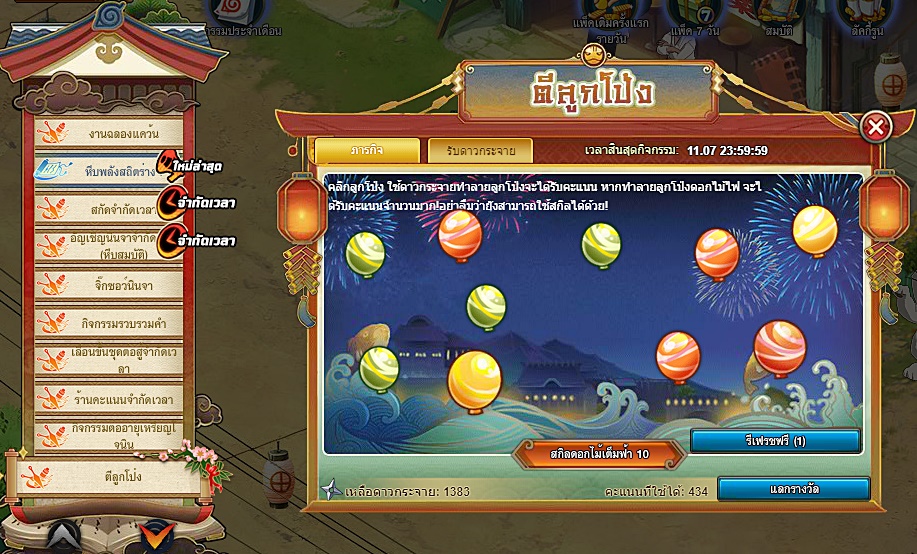The height and width of the screenshot is (554, 917).
Task: Open the รับดาวกระจาย tab
Action: click(x=480, y=150)
